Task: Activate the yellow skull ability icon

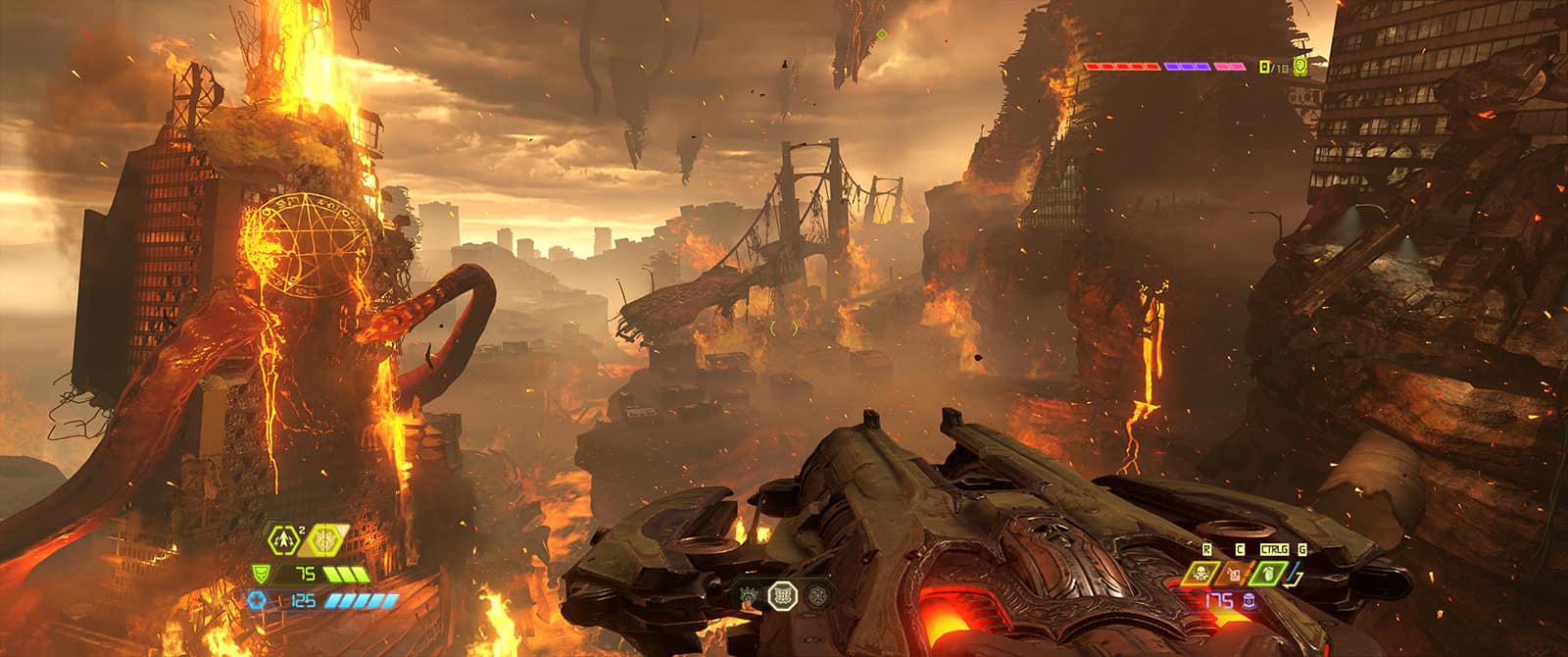Action: point(1203,574)
